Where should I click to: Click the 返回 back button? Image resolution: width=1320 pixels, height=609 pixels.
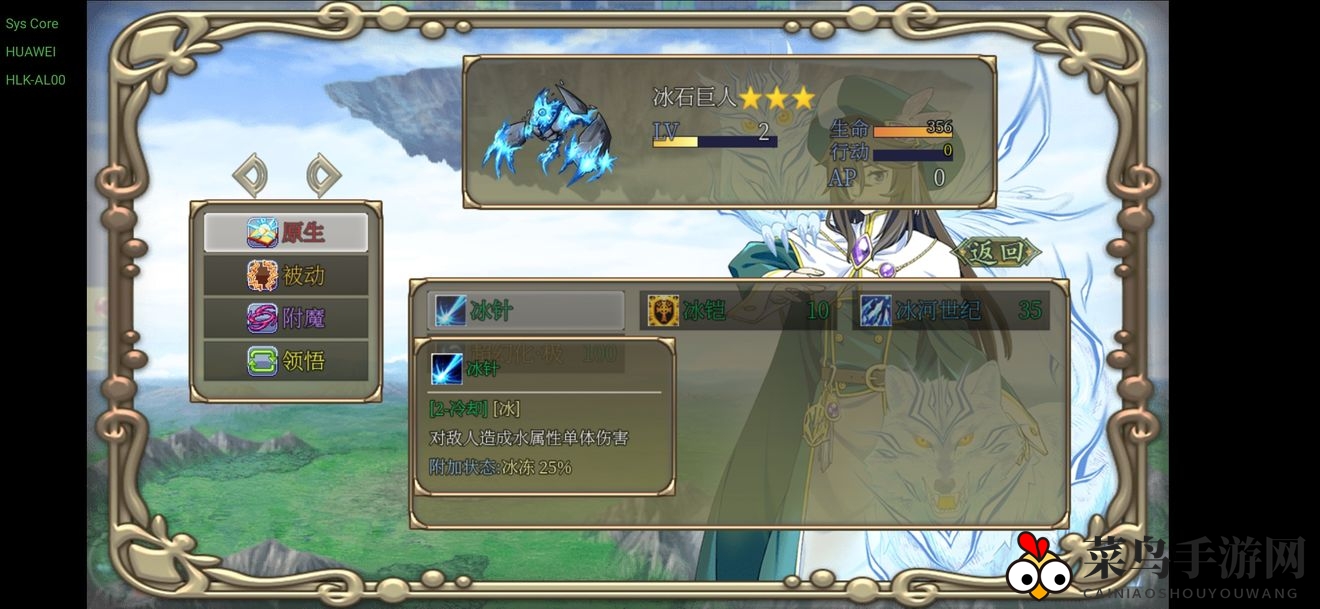click(x=997, y=252)
